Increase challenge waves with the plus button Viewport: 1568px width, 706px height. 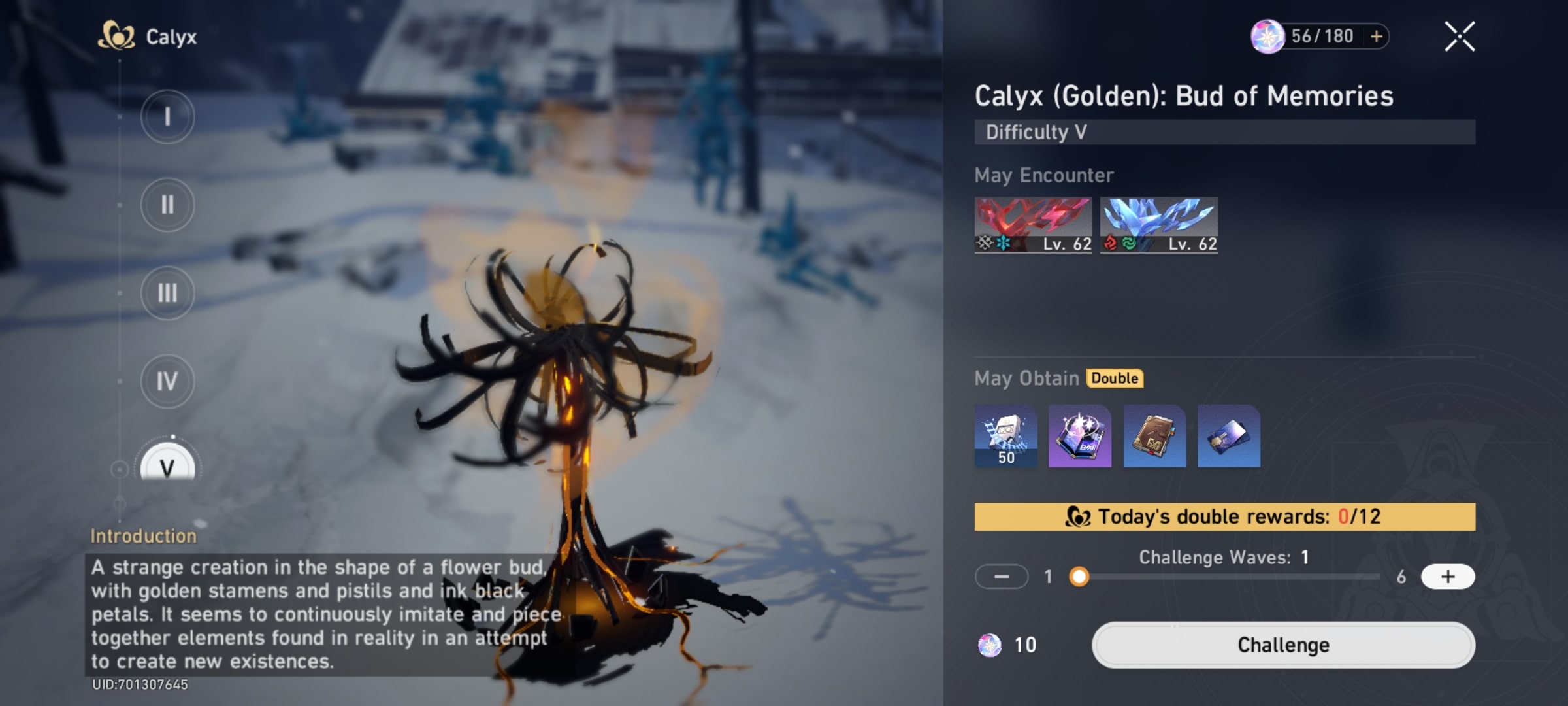click(1447, 577)
